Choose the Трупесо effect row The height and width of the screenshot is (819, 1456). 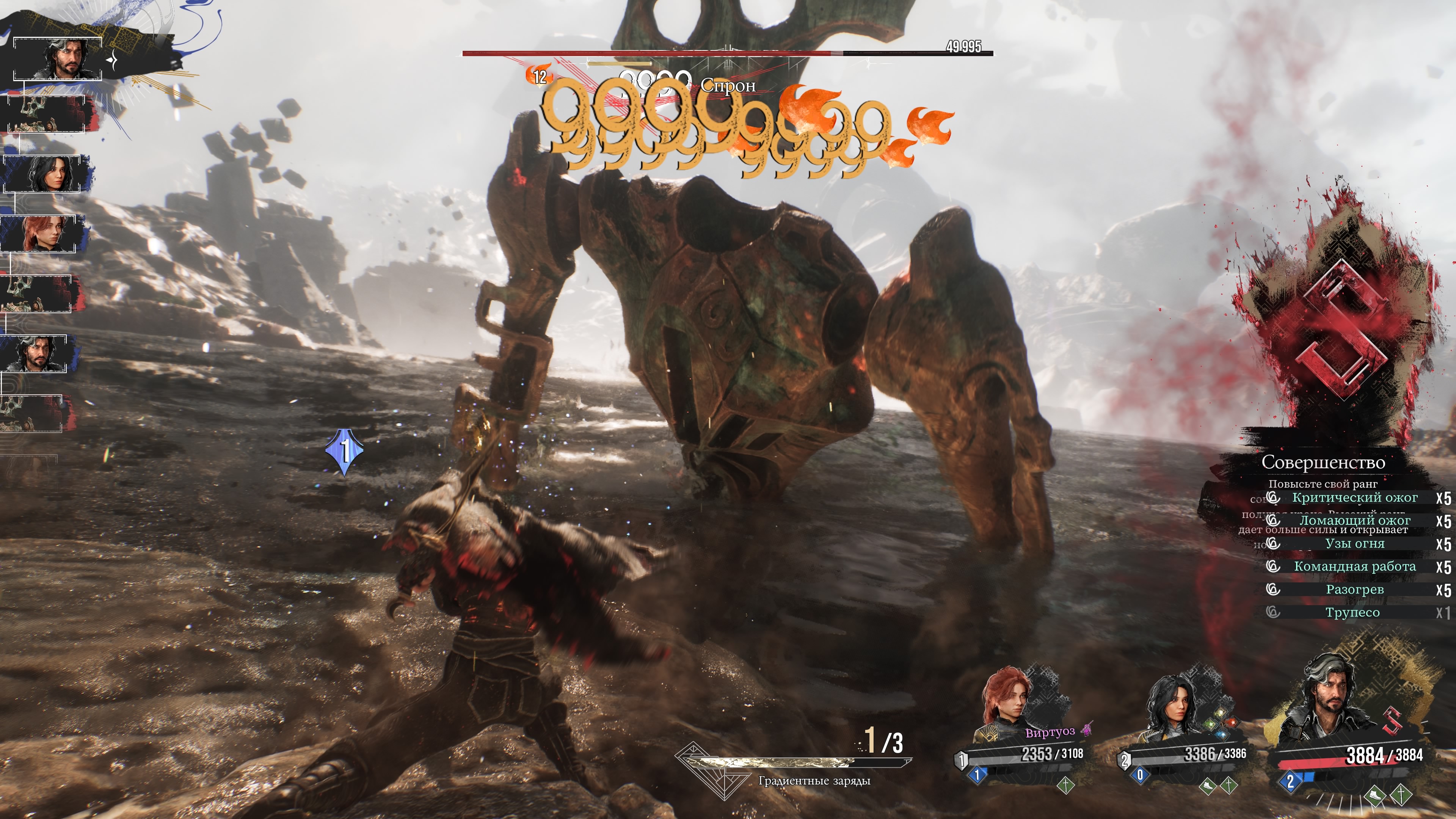tap(1352, 613)
